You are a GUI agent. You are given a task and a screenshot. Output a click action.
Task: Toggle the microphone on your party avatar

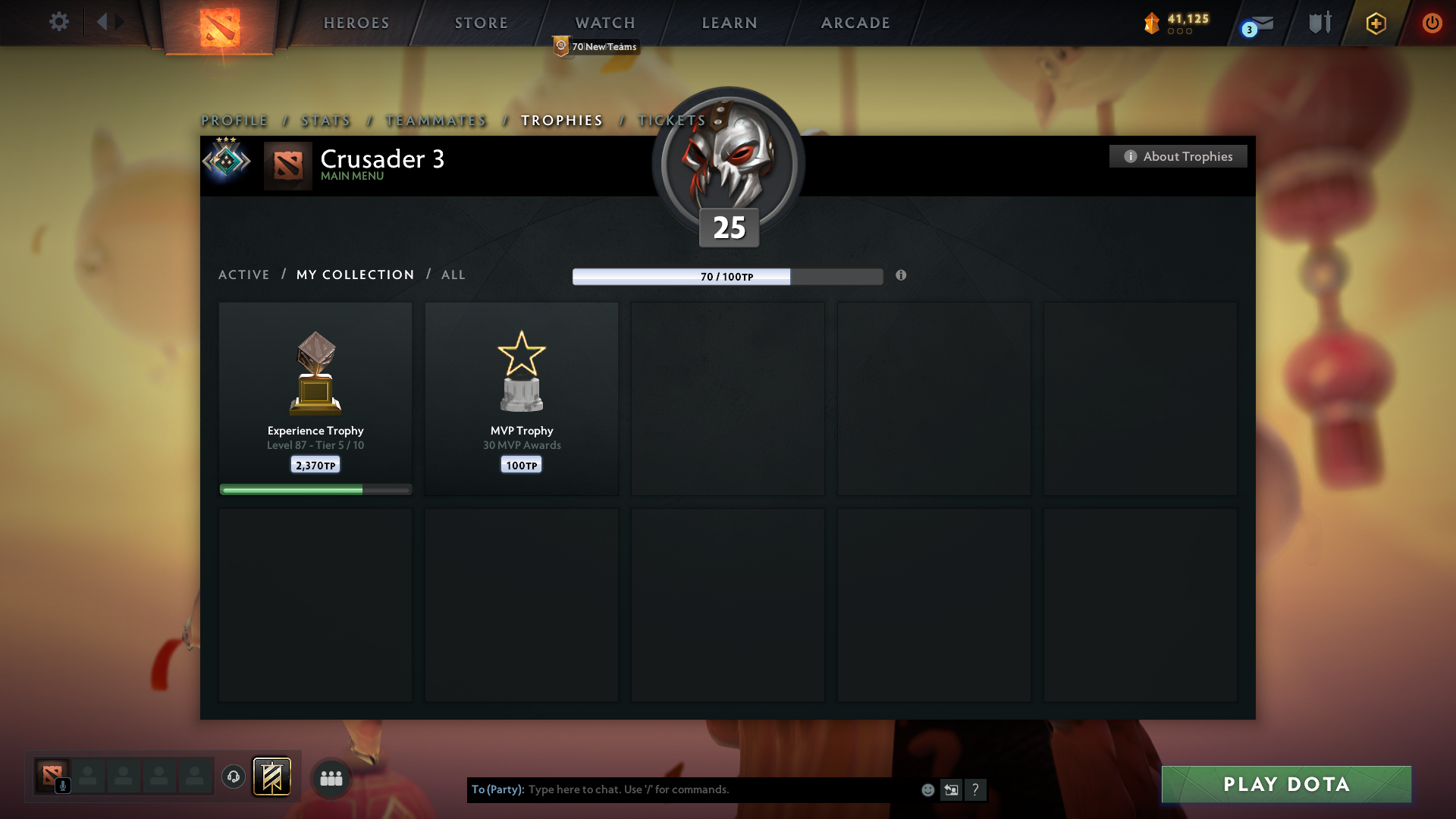64,786
